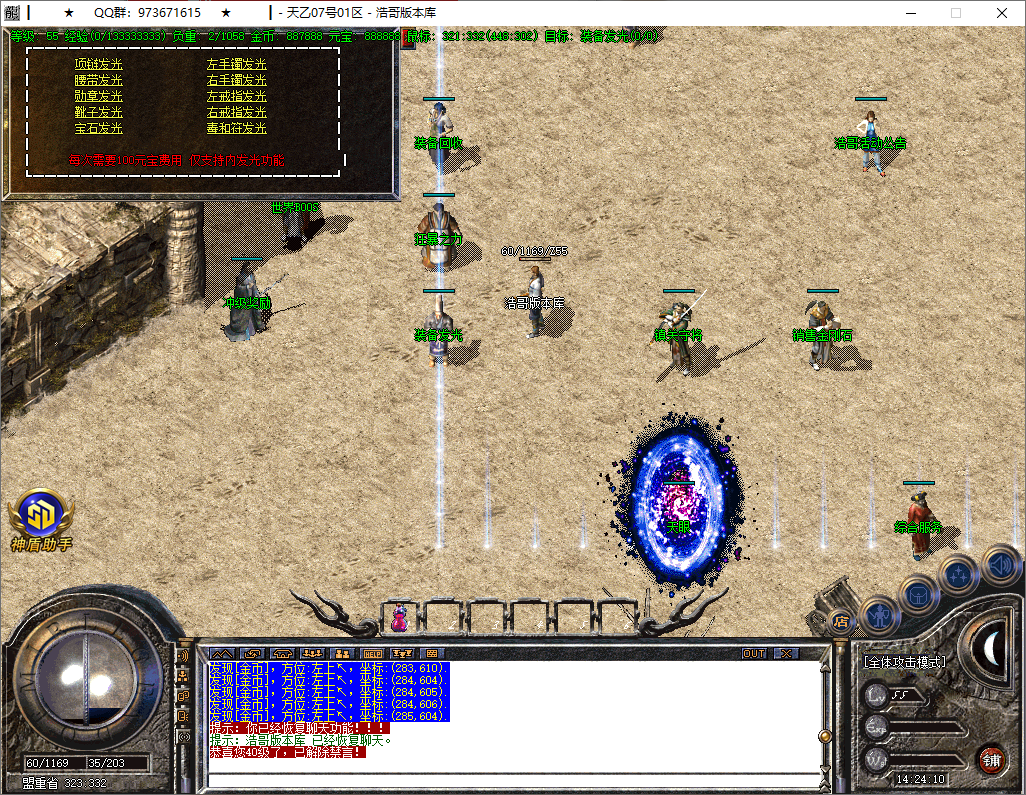Pick the 左戒指发光 left ring option

(x=236, y=96)
